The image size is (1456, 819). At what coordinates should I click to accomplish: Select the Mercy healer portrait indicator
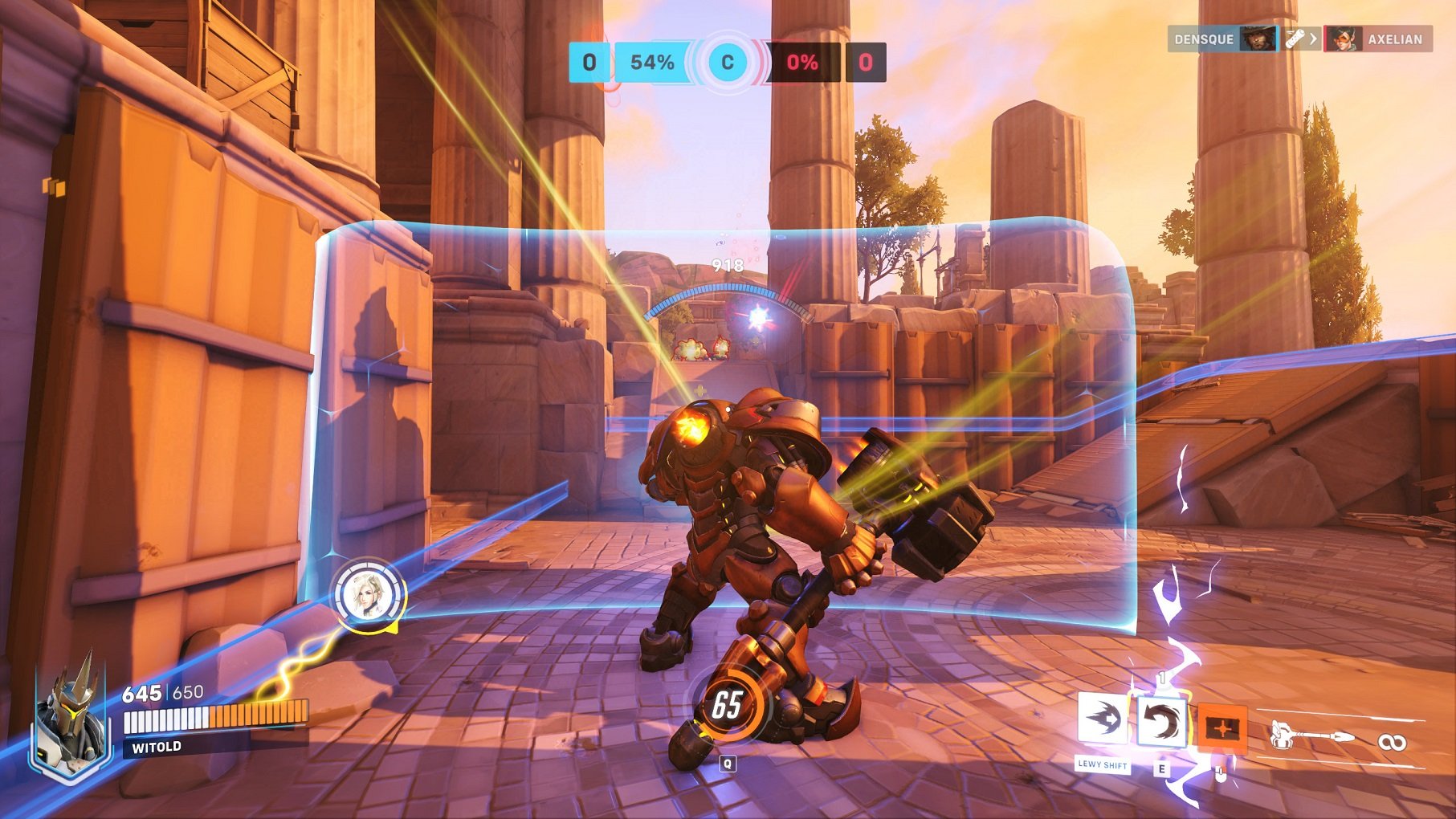[x=369, y=596]
